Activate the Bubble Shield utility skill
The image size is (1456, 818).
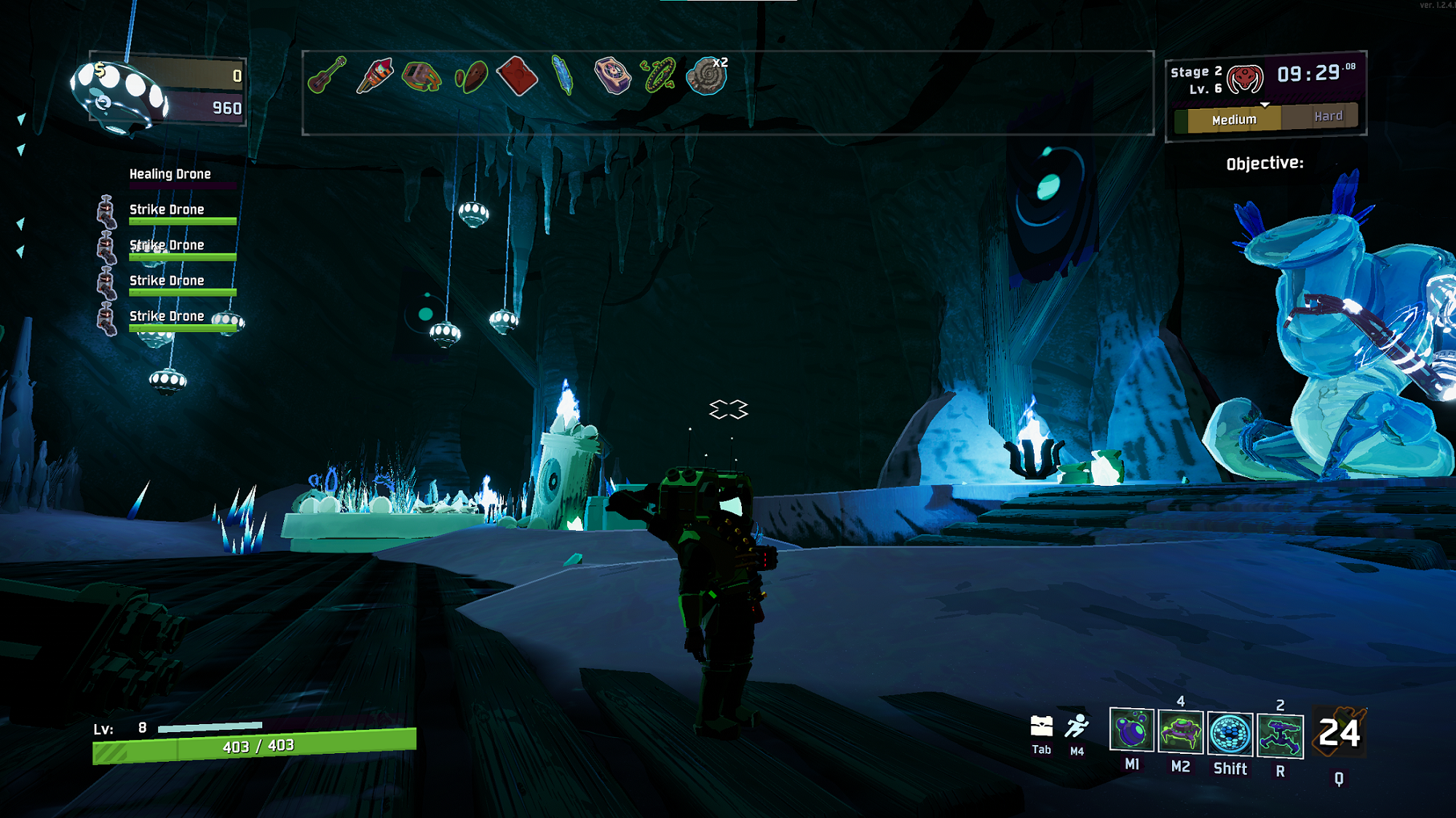coord(1230,734)
